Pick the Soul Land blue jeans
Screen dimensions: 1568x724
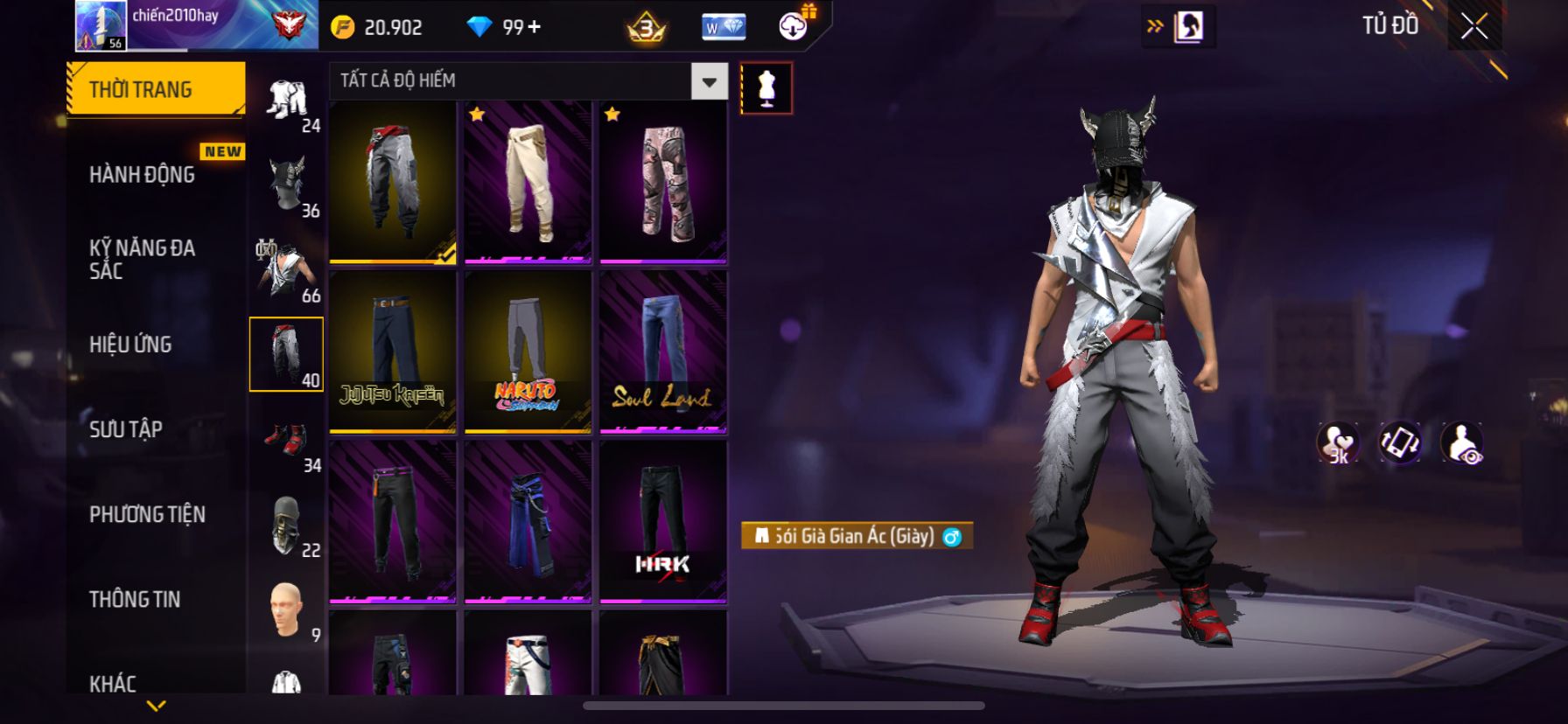point(663,352)
